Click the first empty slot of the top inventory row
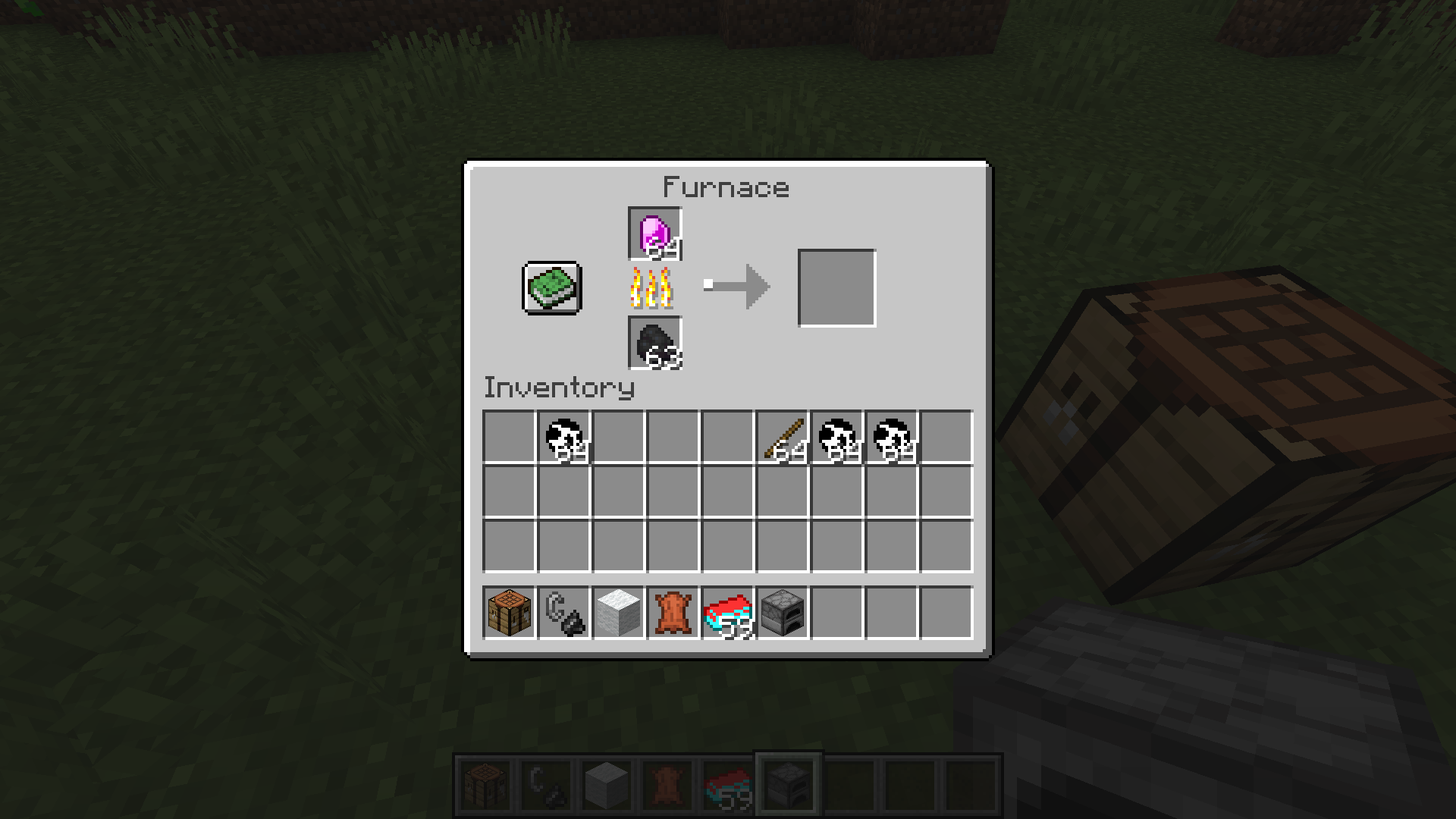Image resolution: width=1456 pixels, height=819 pixels. pyautogui.click(x=507, y=438)
